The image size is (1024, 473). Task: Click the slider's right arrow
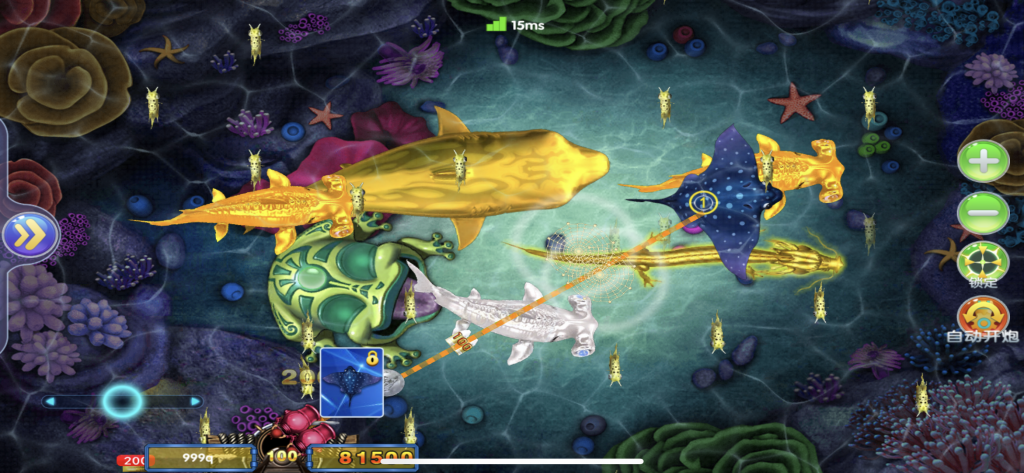tap(196, 402)
